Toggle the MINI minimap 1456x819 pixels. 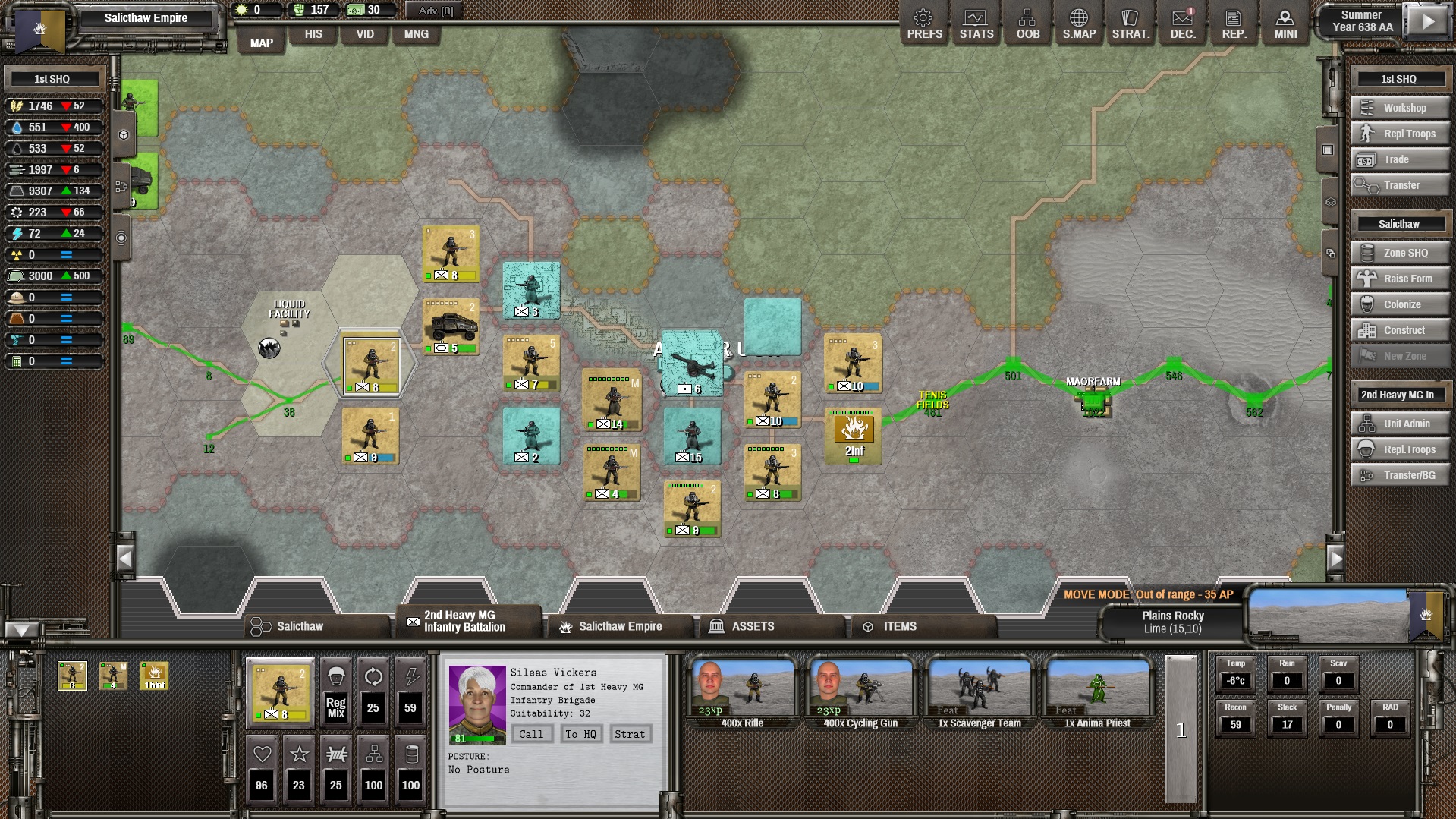(1285, 24)
